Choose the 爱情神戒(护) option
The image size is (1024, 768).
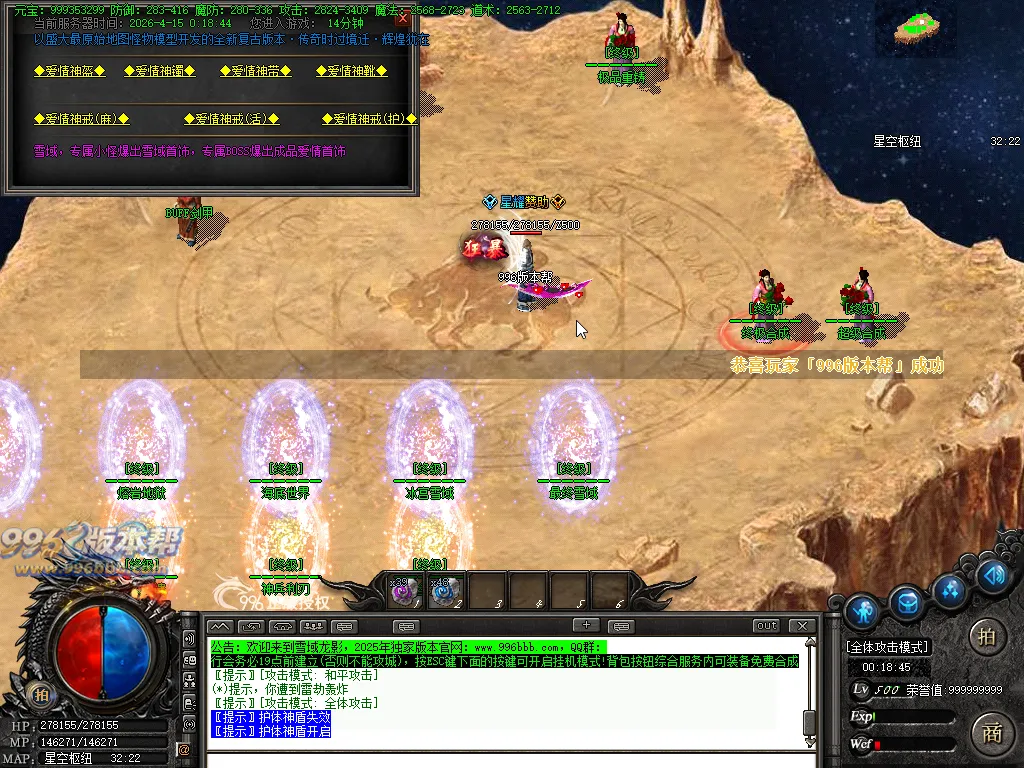tap(369, 119)
